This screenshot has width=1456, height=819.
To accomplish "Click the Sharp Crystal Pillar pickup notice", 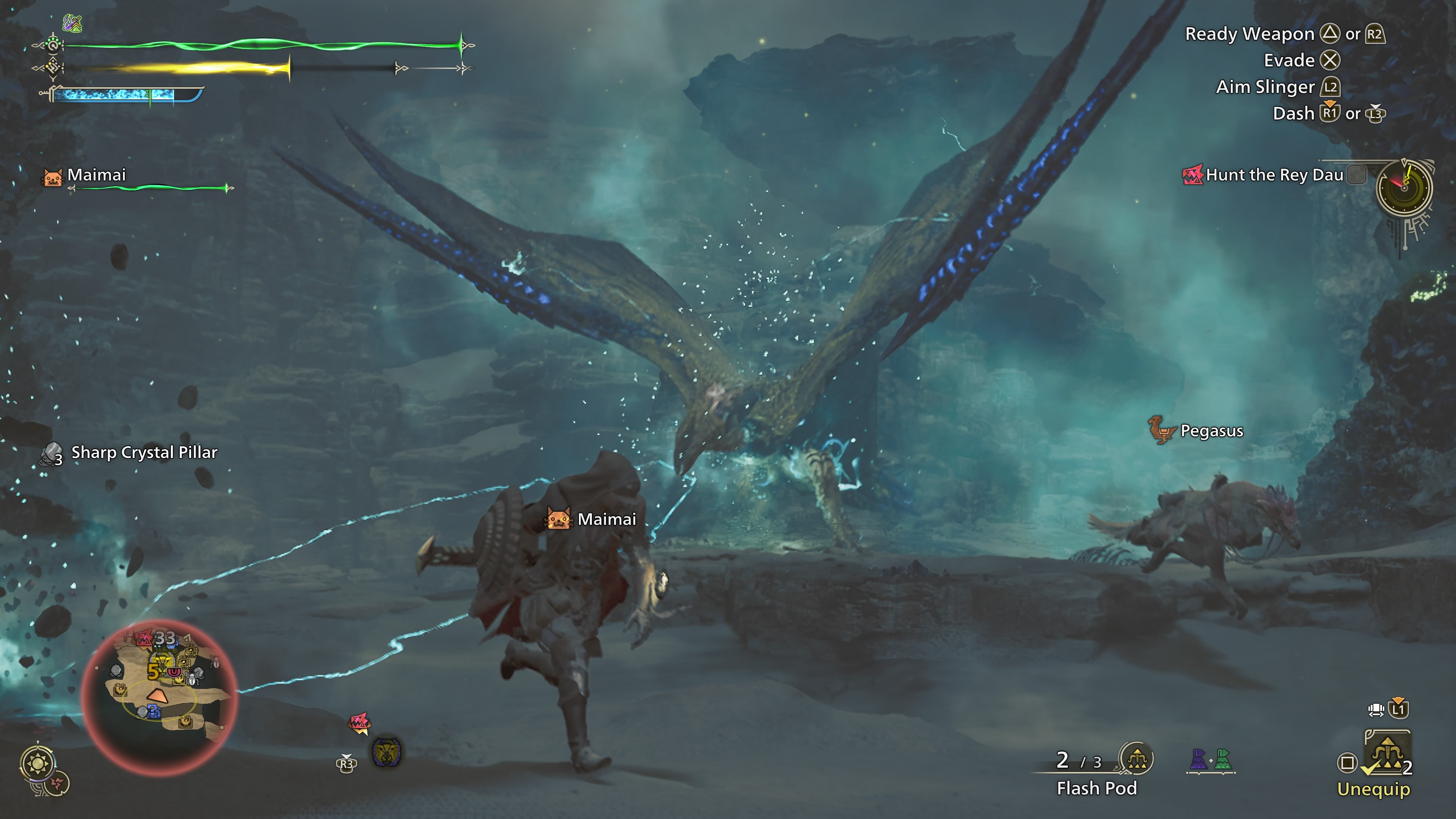I will [x=144, y=453].
